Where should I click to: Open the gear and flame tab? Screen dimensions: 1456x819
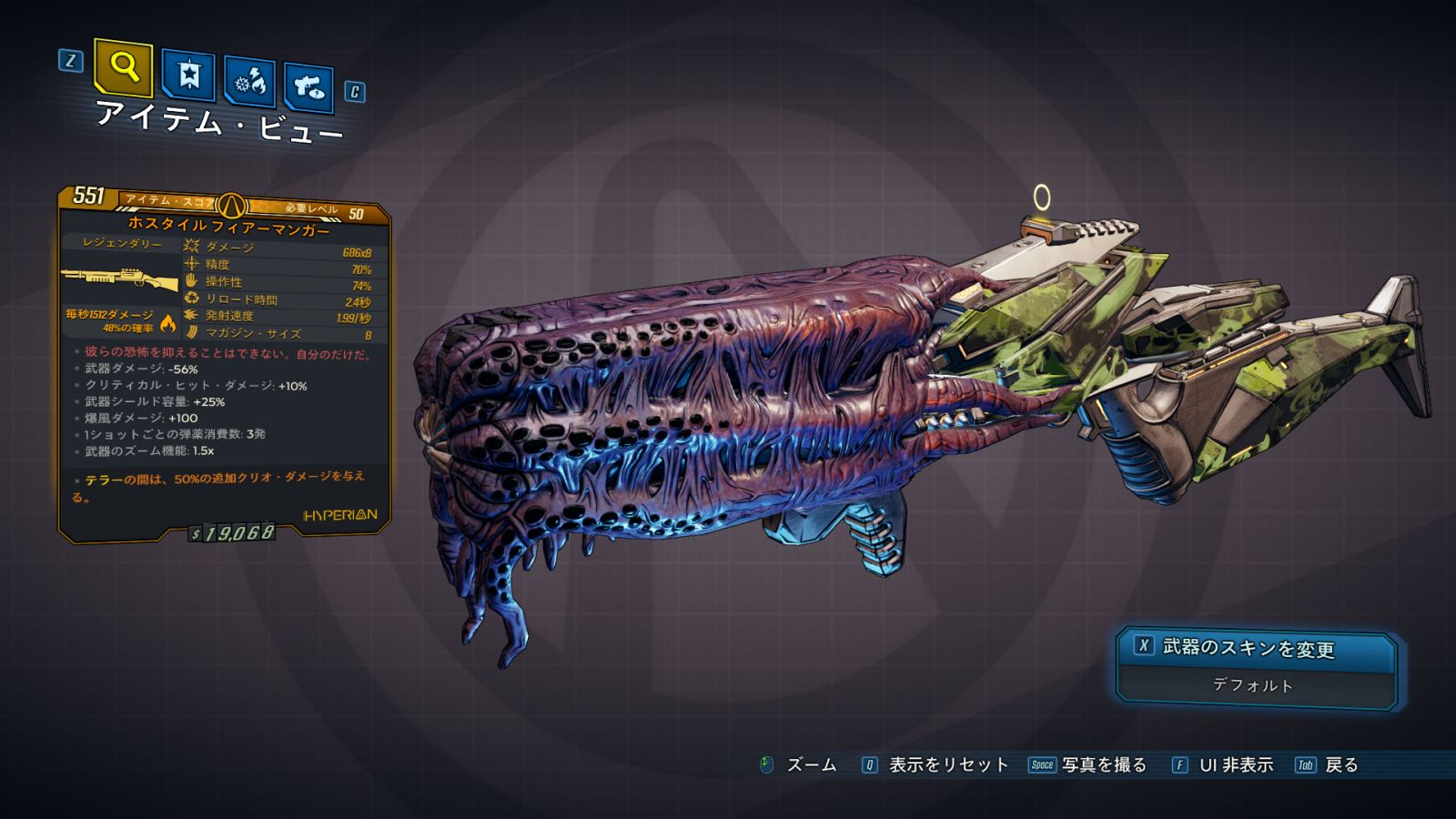pos(250,82)
